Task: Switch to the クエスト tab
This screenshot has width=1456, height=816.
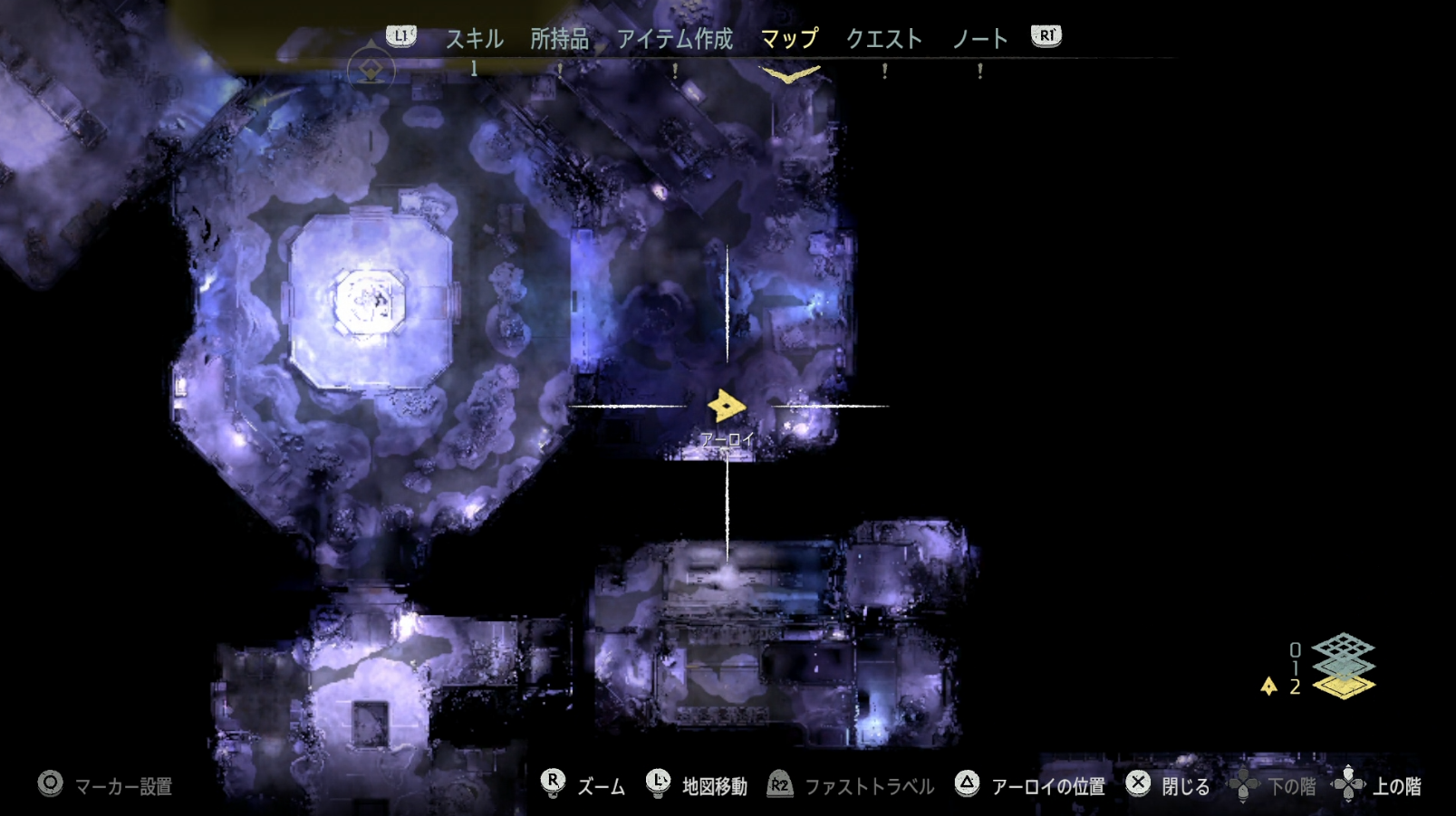Action: tap(884, 38)
